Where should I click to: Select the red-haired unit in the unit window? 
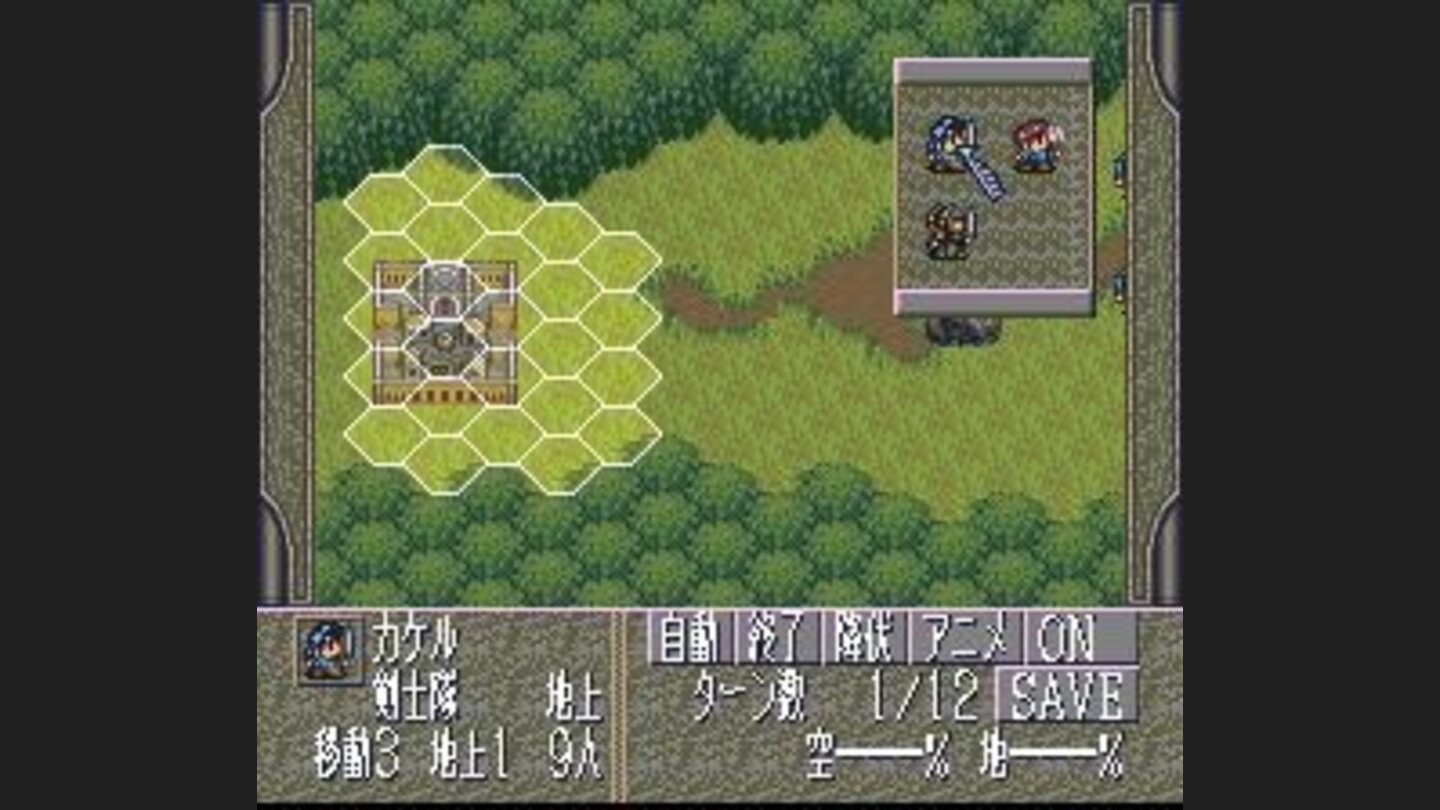click(x=1035, y=145)
